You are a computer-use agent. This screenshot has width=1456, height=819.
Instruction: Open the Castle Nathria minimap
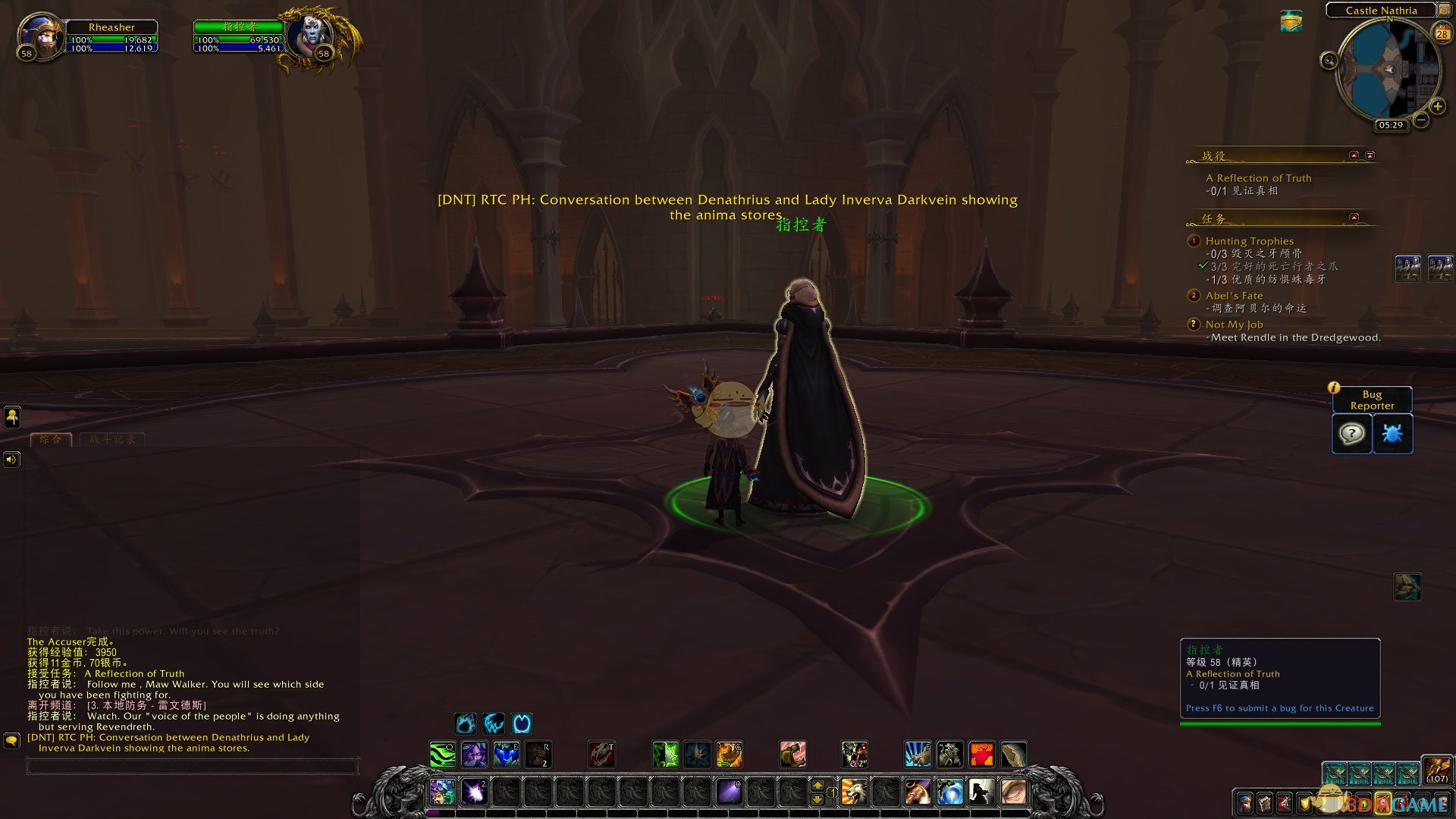(1389, 71)
